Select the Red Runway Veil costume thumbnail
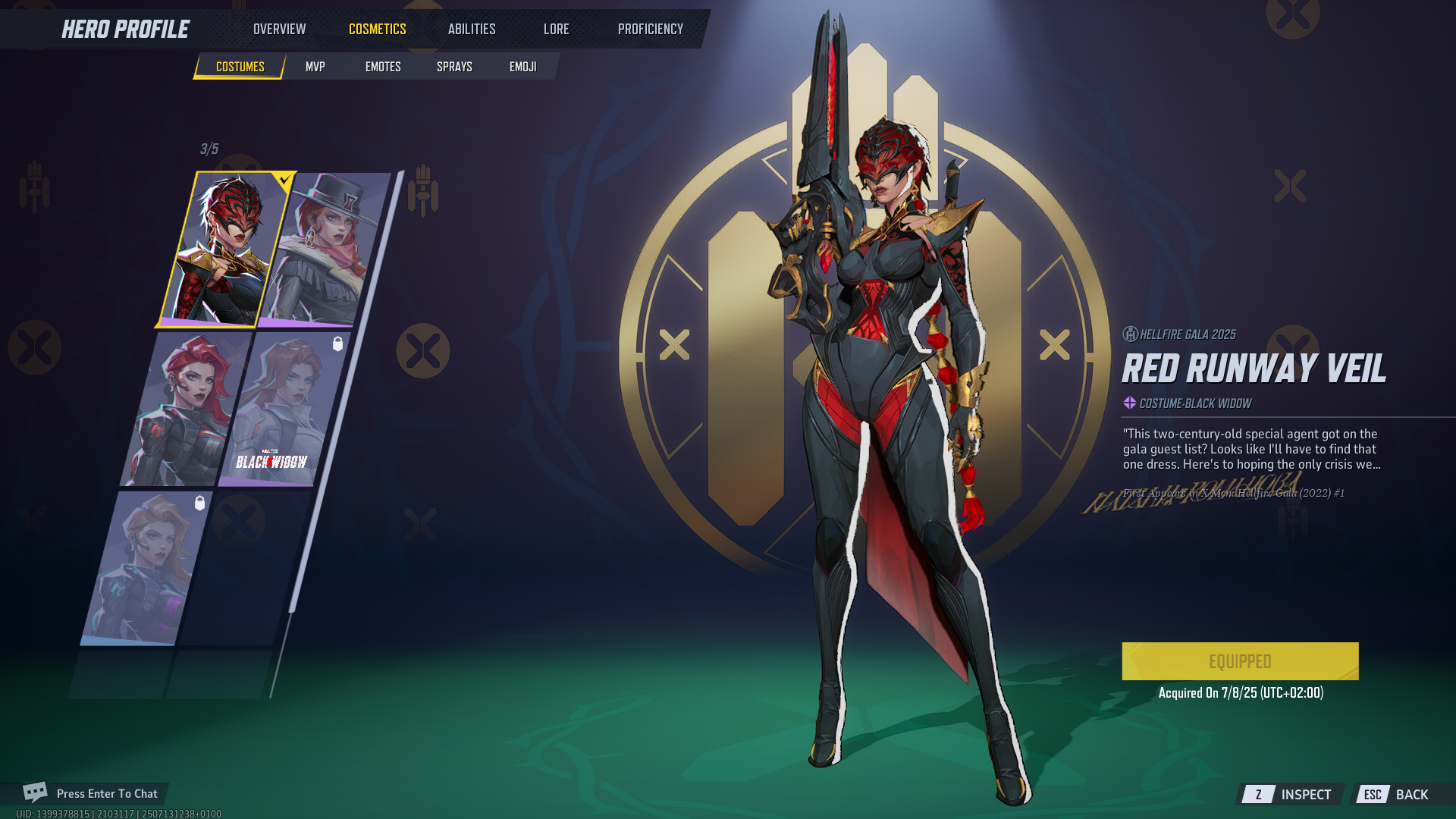The image size is (1456, 819). pyautogui.click(x=224, y=249)
